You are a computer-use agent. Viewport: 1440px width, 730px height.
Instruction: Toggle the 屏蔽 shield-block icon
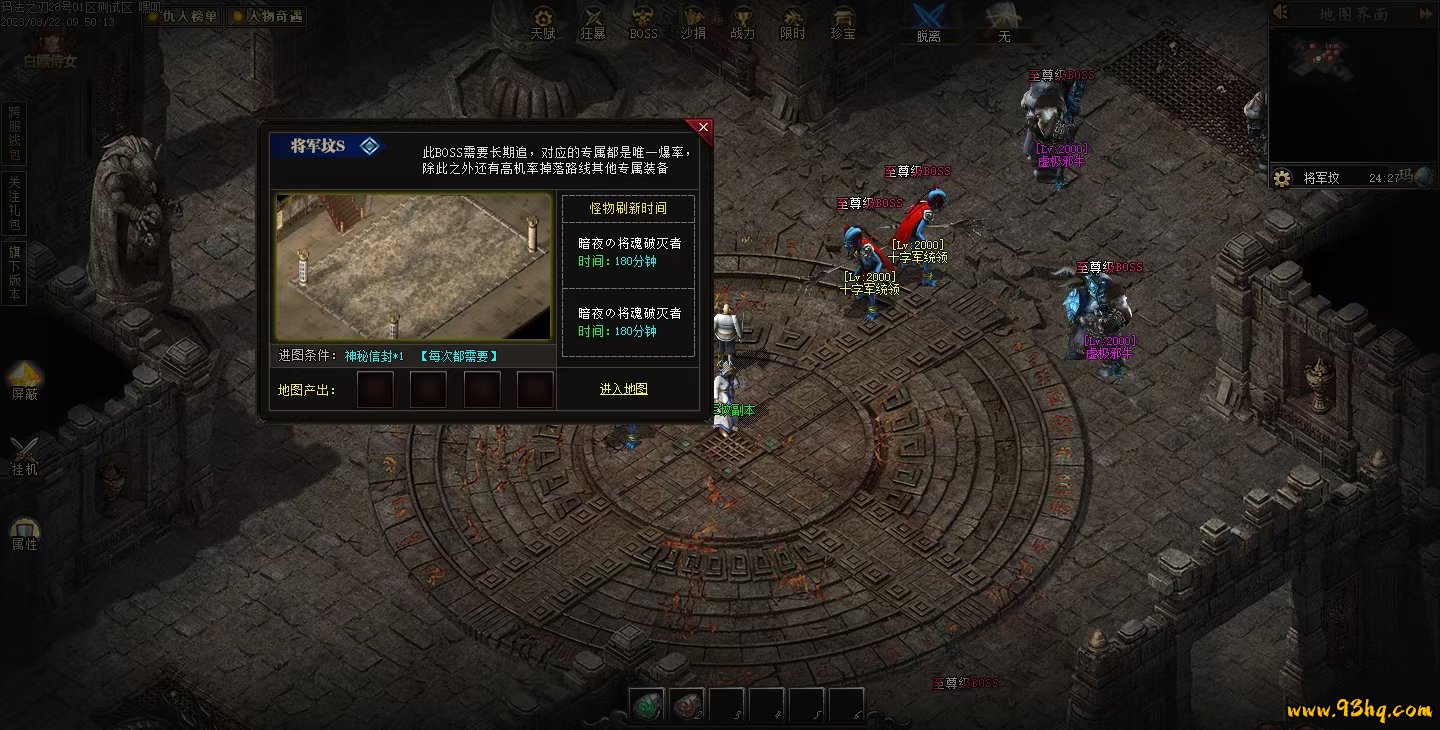[x=25, y=380]
